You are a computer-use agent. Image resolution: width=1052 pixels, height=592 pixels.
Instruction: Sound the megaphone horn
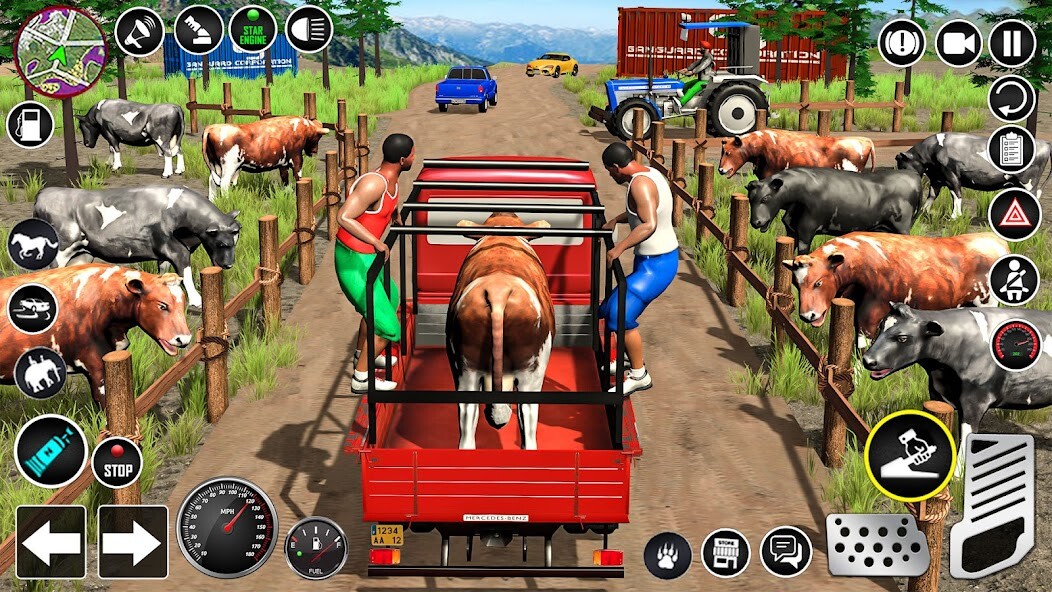tap(139, 31)
